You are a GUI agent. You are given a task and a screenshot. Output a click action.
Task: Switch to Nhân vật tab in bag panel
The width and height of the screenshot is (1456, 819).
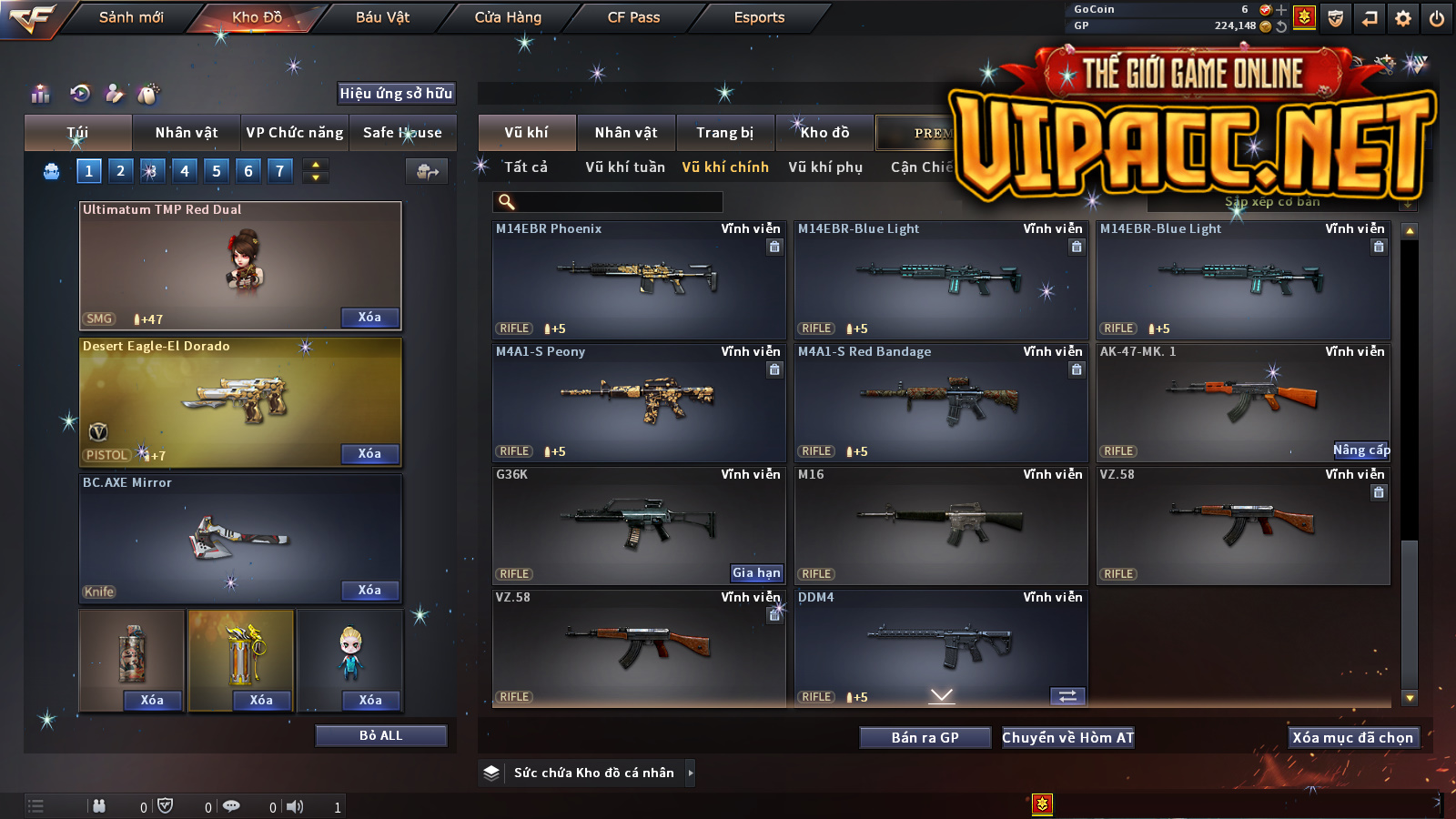tap(187, 133)
